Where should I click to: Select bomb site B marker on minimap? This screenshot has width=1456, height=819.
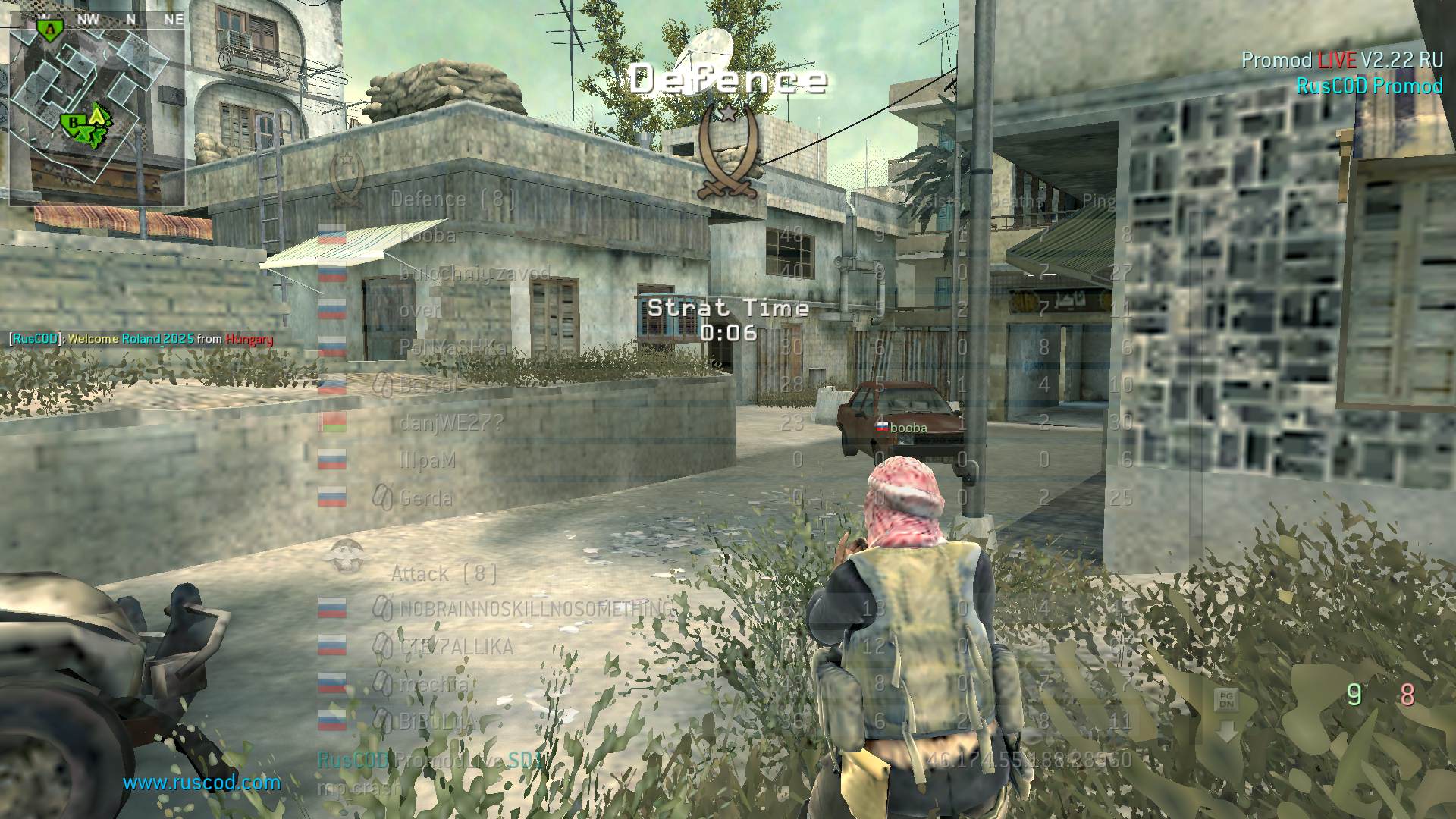(74, 121)
